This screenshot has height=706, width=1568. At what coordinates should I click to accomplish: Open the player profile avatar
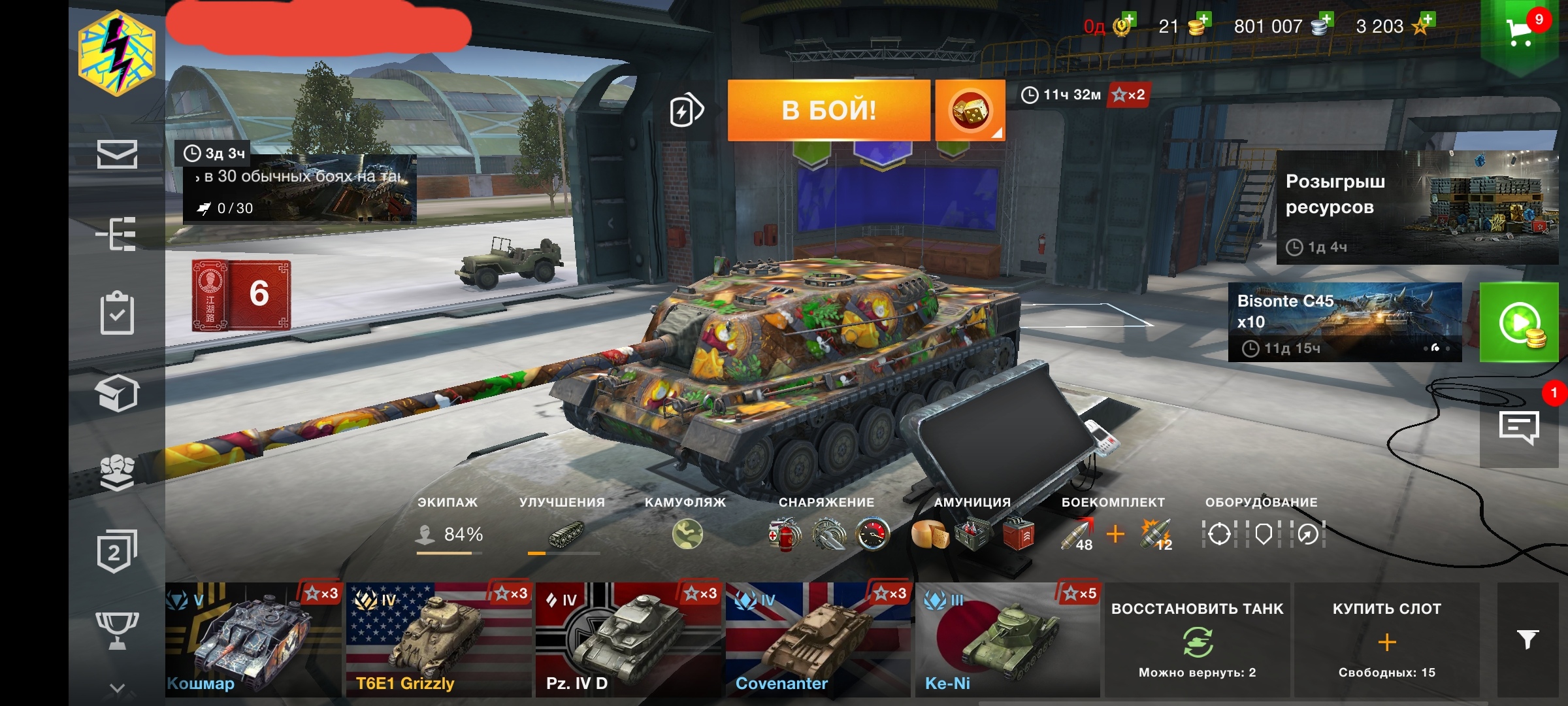click(x=117, y=54)
